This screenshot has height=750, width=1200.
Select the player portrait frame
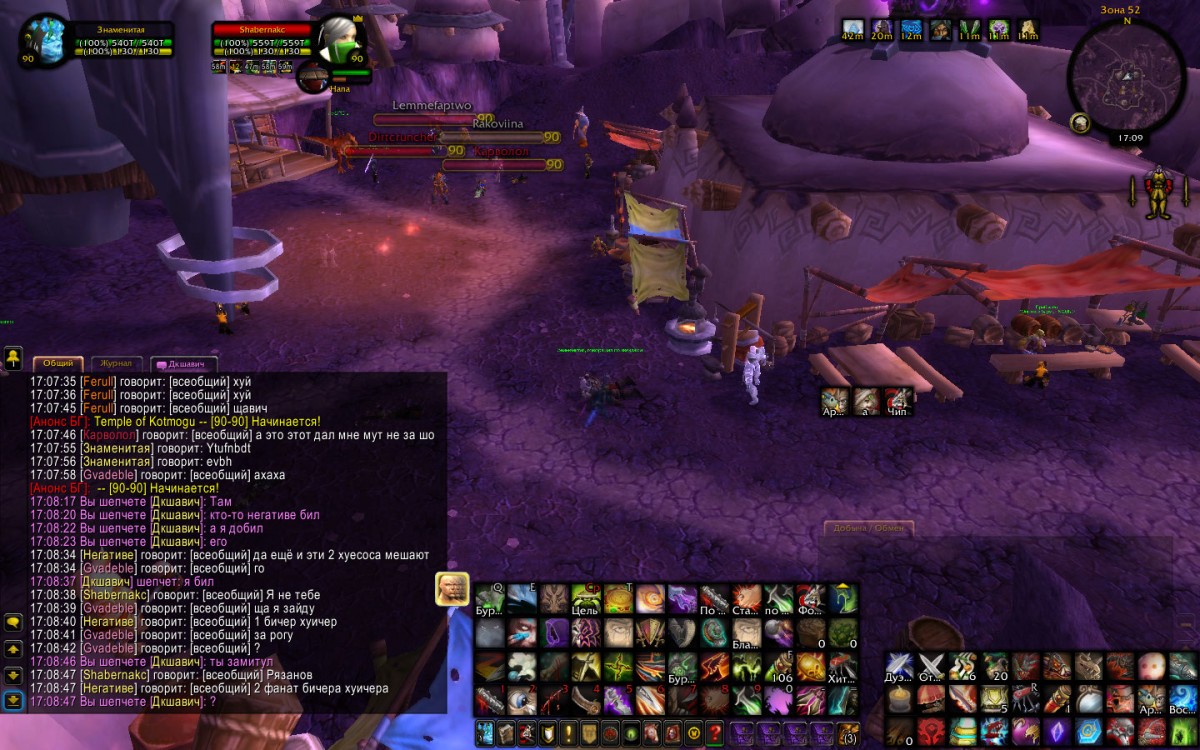pyautogui.click(x=46, y=40)
